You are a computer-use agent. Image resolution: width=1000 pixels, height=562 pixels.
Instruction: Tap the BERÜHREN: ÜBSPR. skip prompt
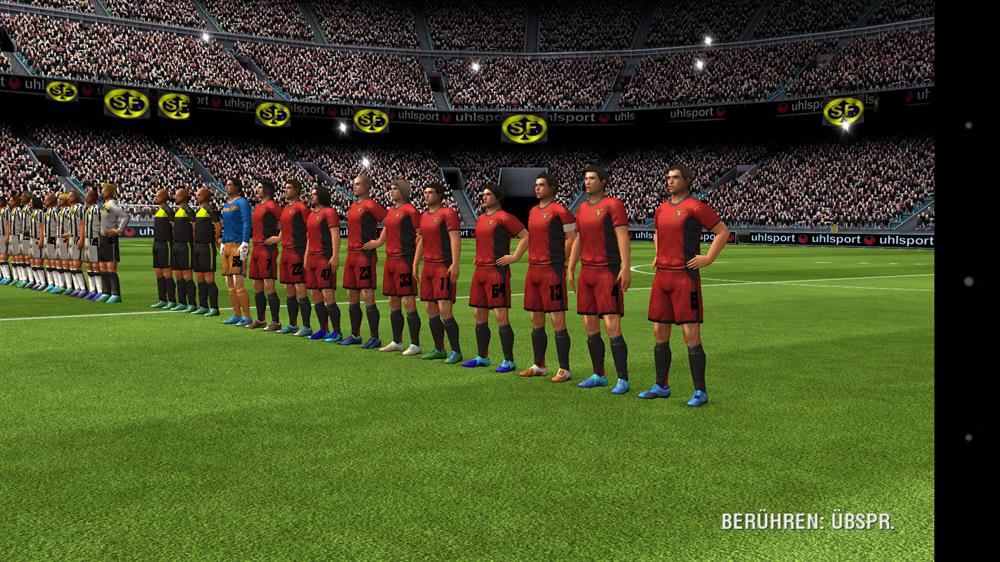(807, 521)
